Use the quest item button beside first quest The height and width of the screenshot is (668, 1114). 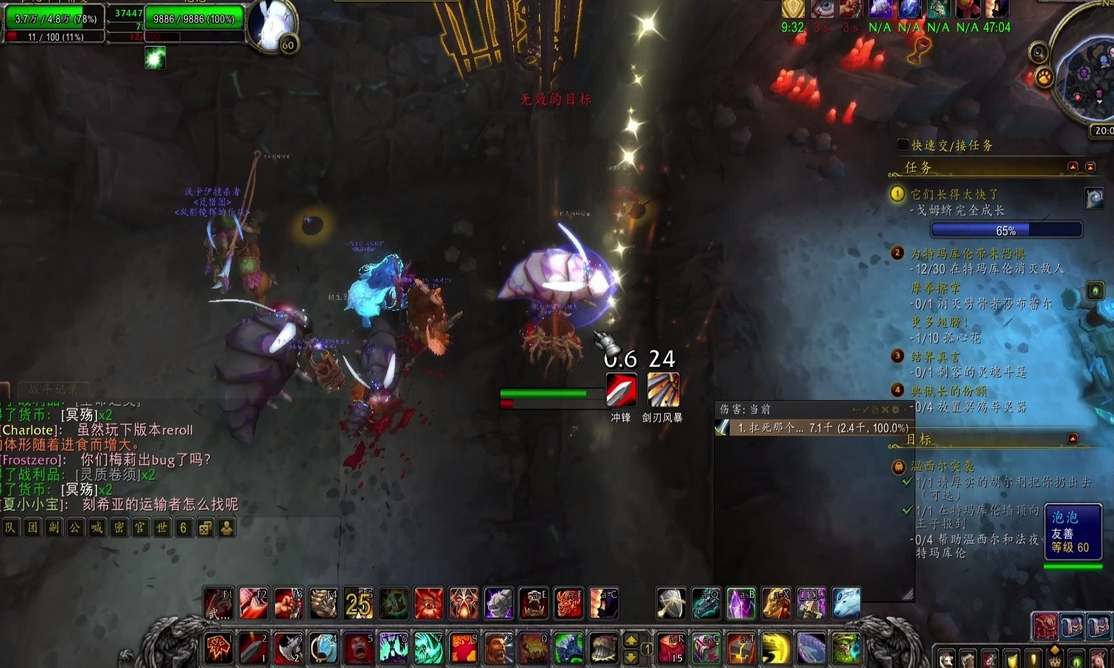(x=1094, y=198)
